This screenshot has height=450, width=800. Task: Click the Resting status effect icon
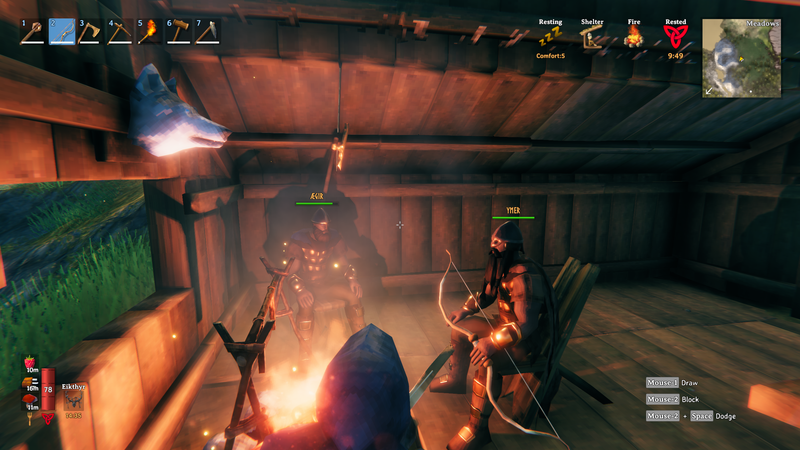pyautogui.click(x=549, y=38)
